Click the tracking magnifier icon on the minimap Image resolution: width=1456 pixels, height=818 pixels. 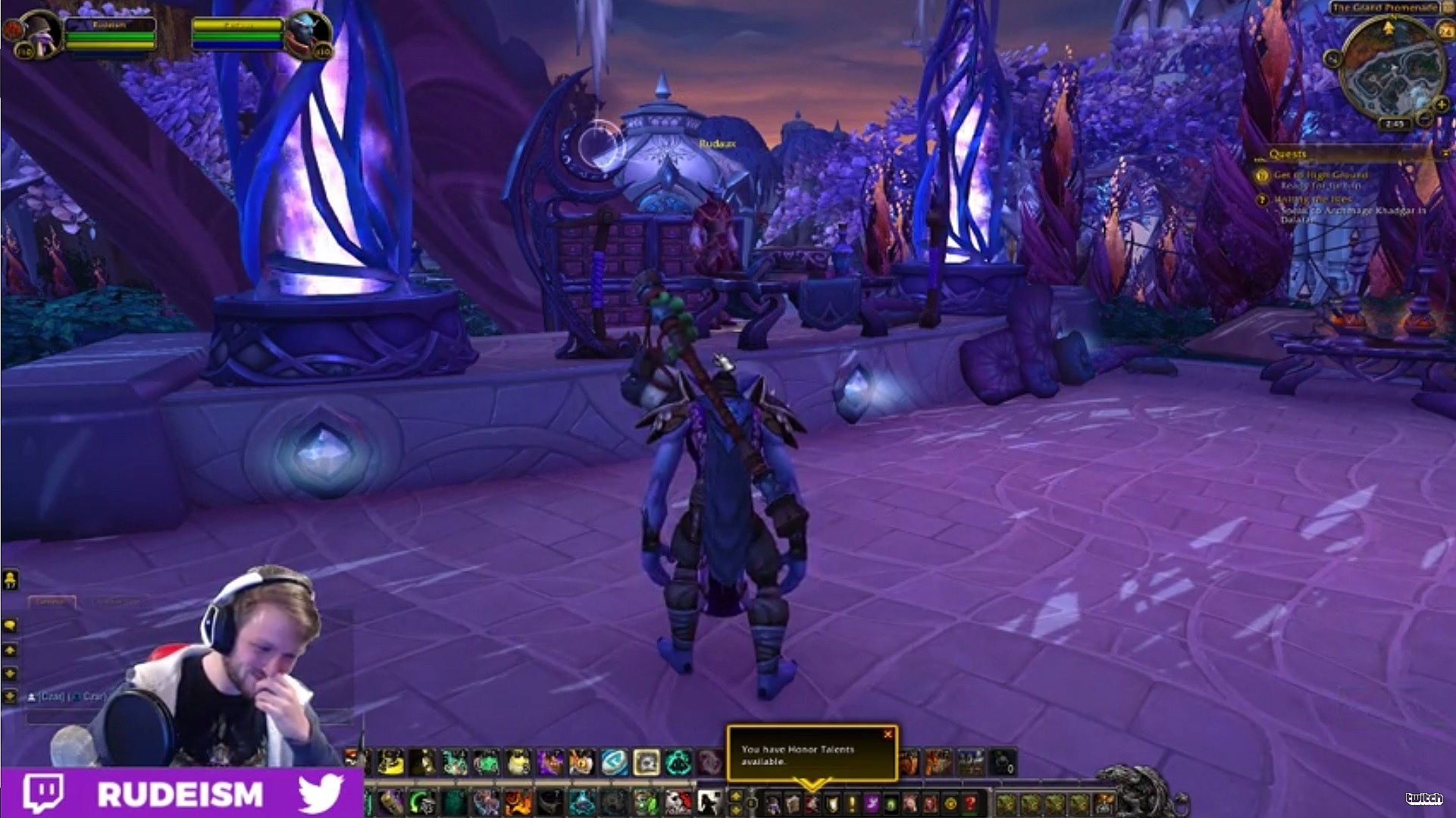point(1333,58)
